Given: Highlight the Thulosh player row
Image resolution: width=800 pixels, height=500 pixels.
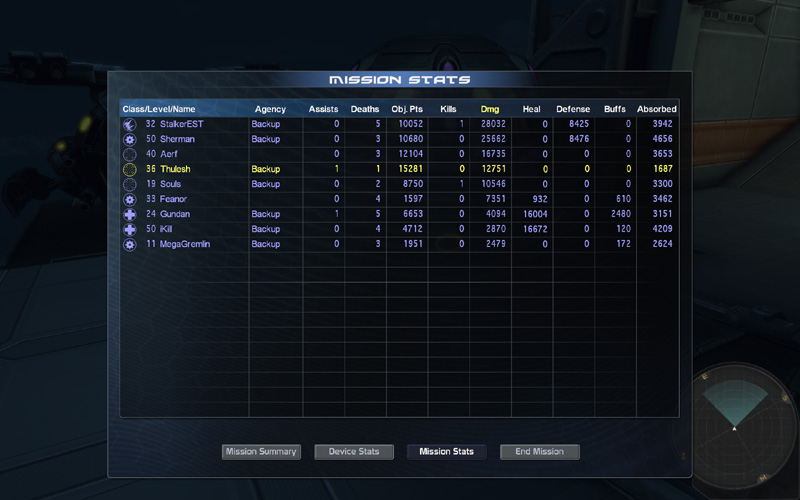Looking at the screenshot, I should [175, 169].
